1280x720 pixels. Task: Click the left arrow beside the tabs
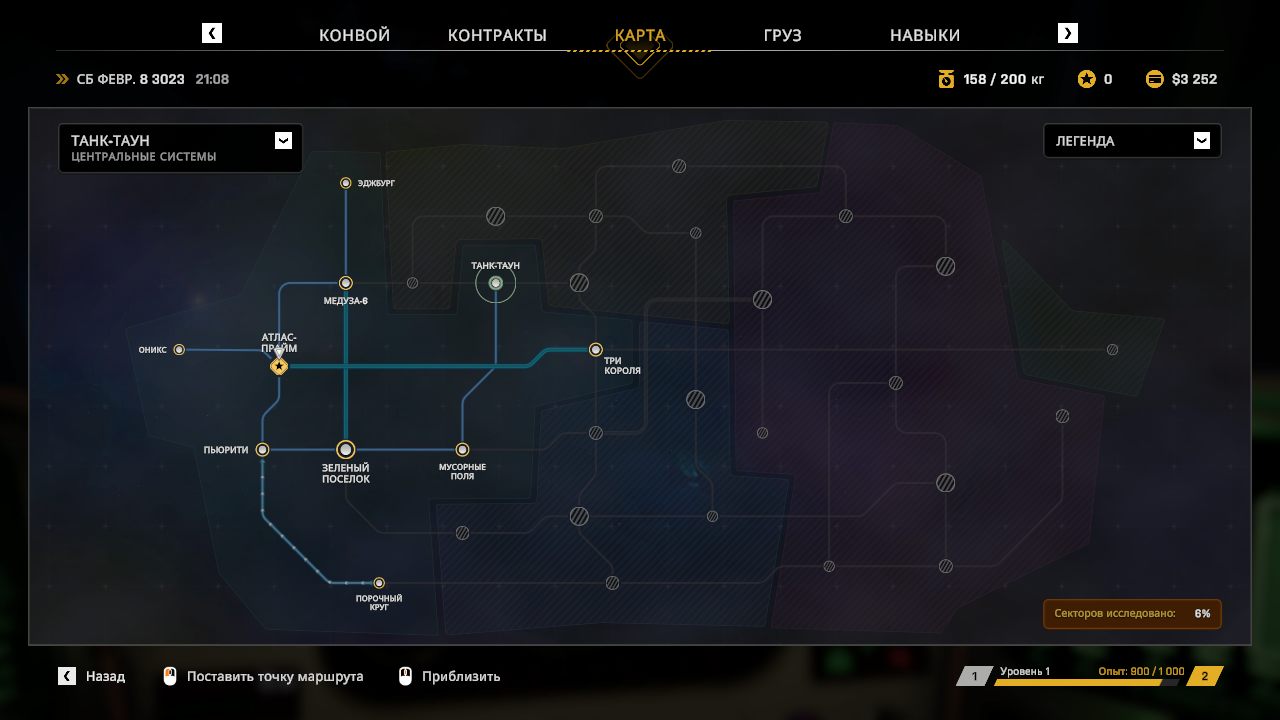(x=212, y=33)
